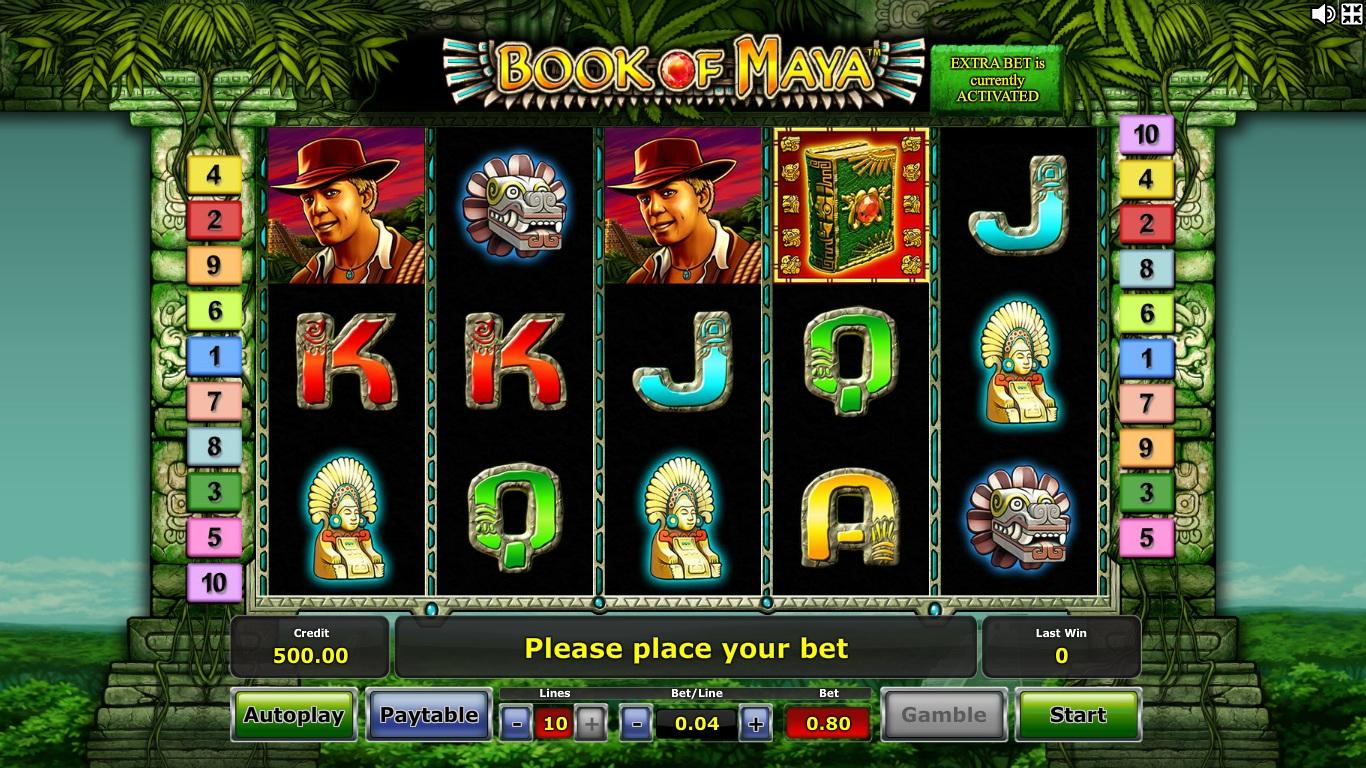This screenshot has width=1366, height=768.
Task: Start the spin with the Start button
Action: 1077,715
